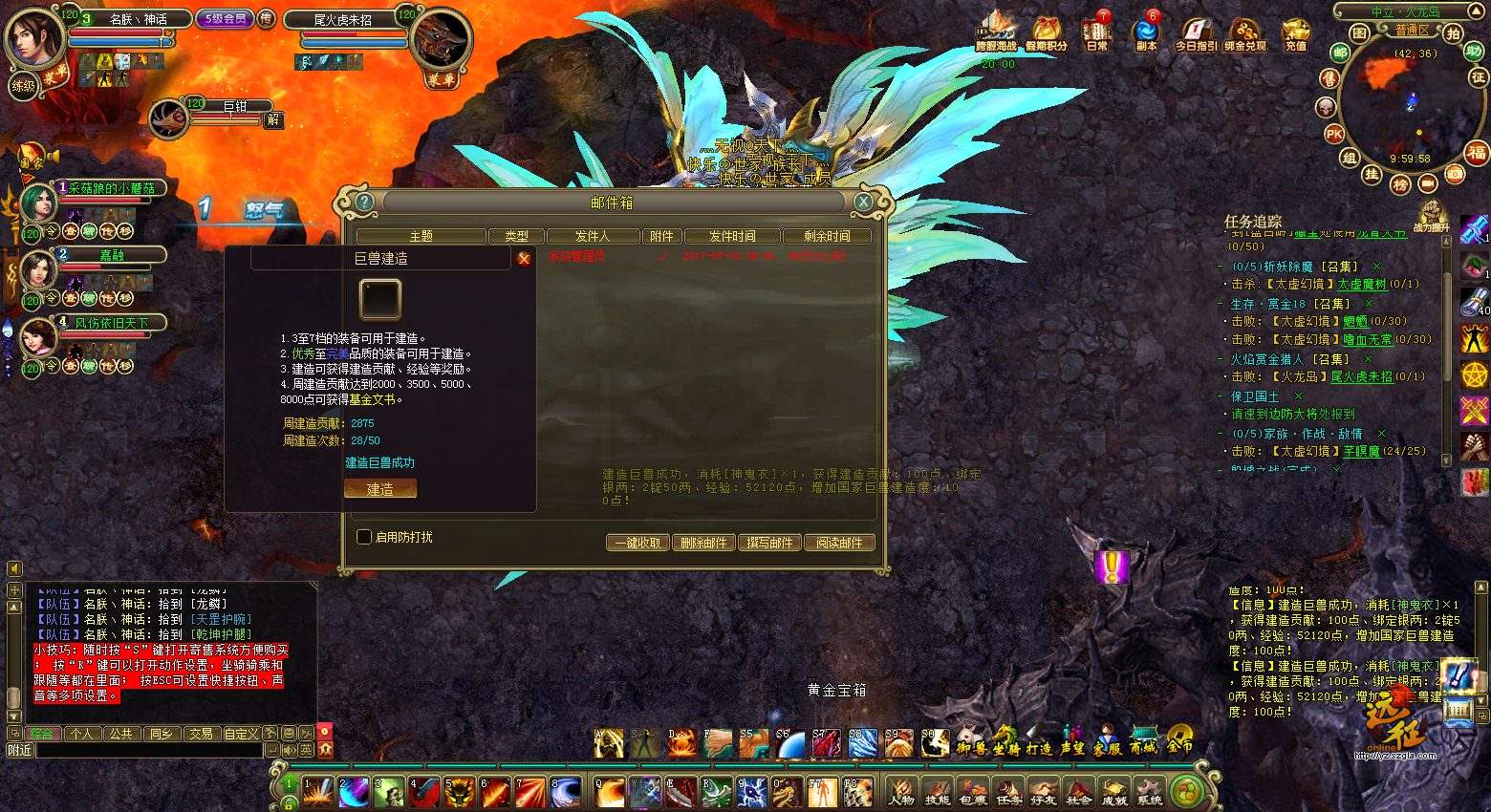Switch chat to the 个人 tab

(x=82, y=734)
